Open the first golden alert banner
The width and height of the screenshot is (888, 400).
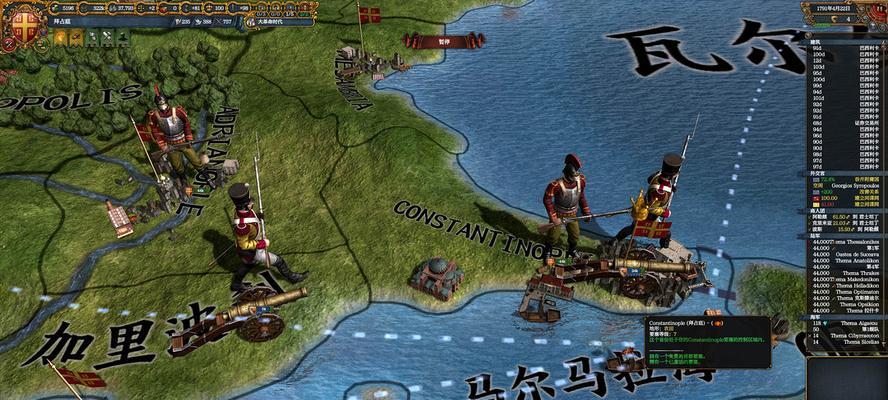pos(60,38)
